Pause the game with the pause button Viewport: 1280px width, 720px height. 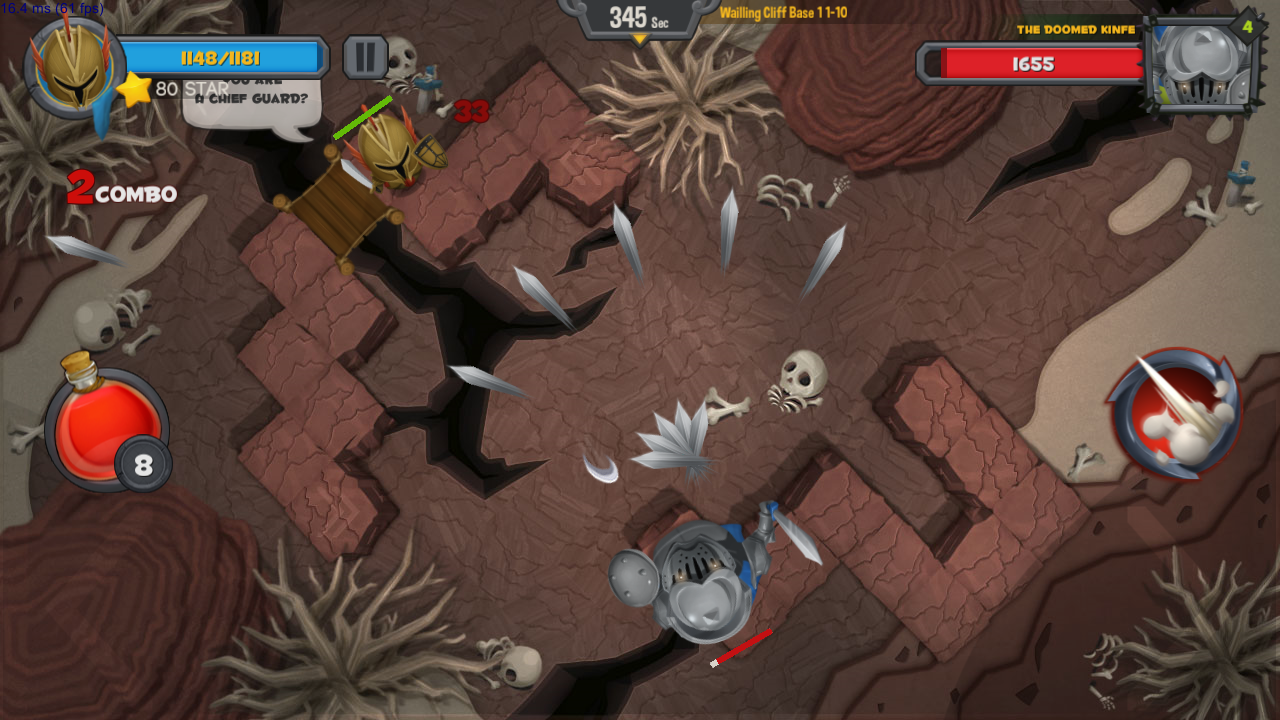point(365,58)
